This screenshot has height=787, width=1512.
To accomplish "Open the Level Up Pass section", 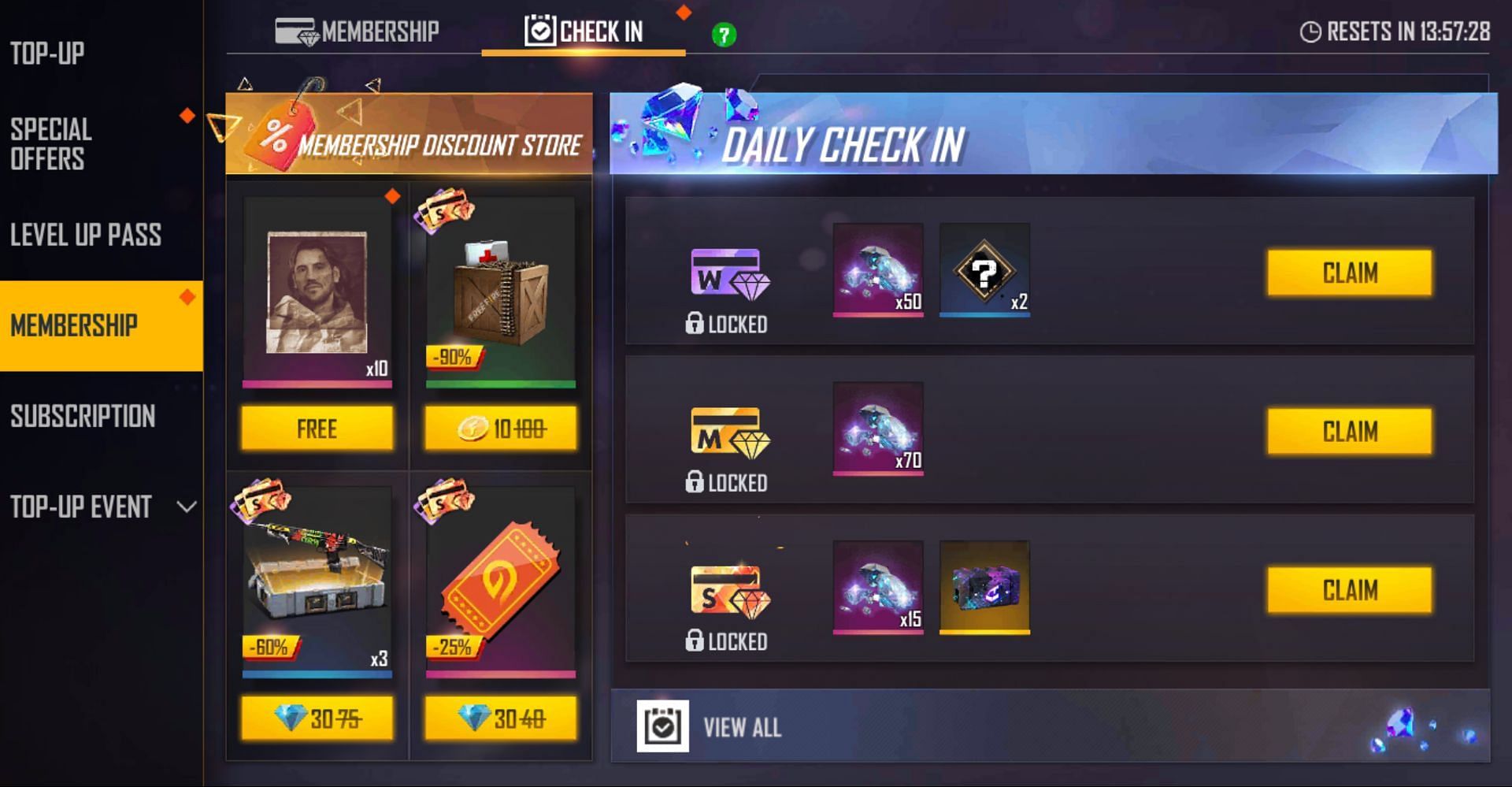I will click(x=86, y=235).
